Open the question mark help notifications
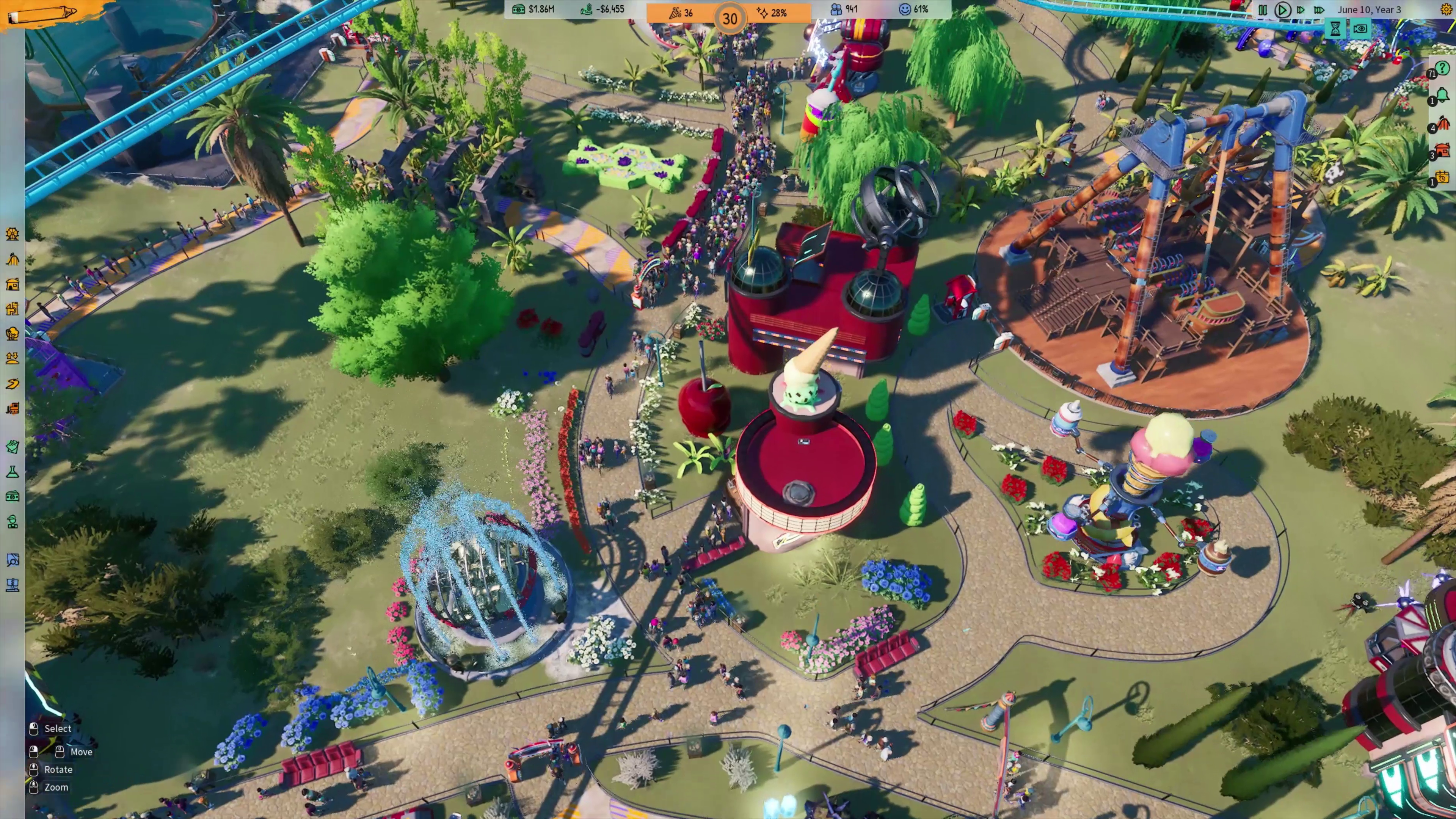The image size is (1456, 819). pos(1442,68)
